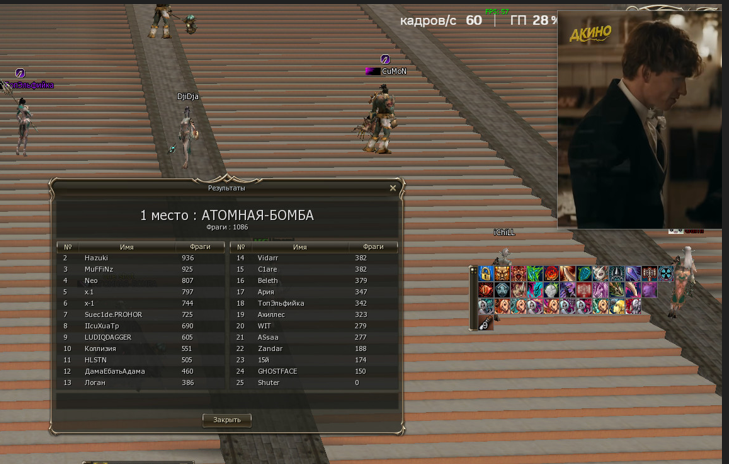This screenshot has height=464, width=729.
Task: Click the Акино picture-in-picture video overlay
Action: click(x=638, y=120)
